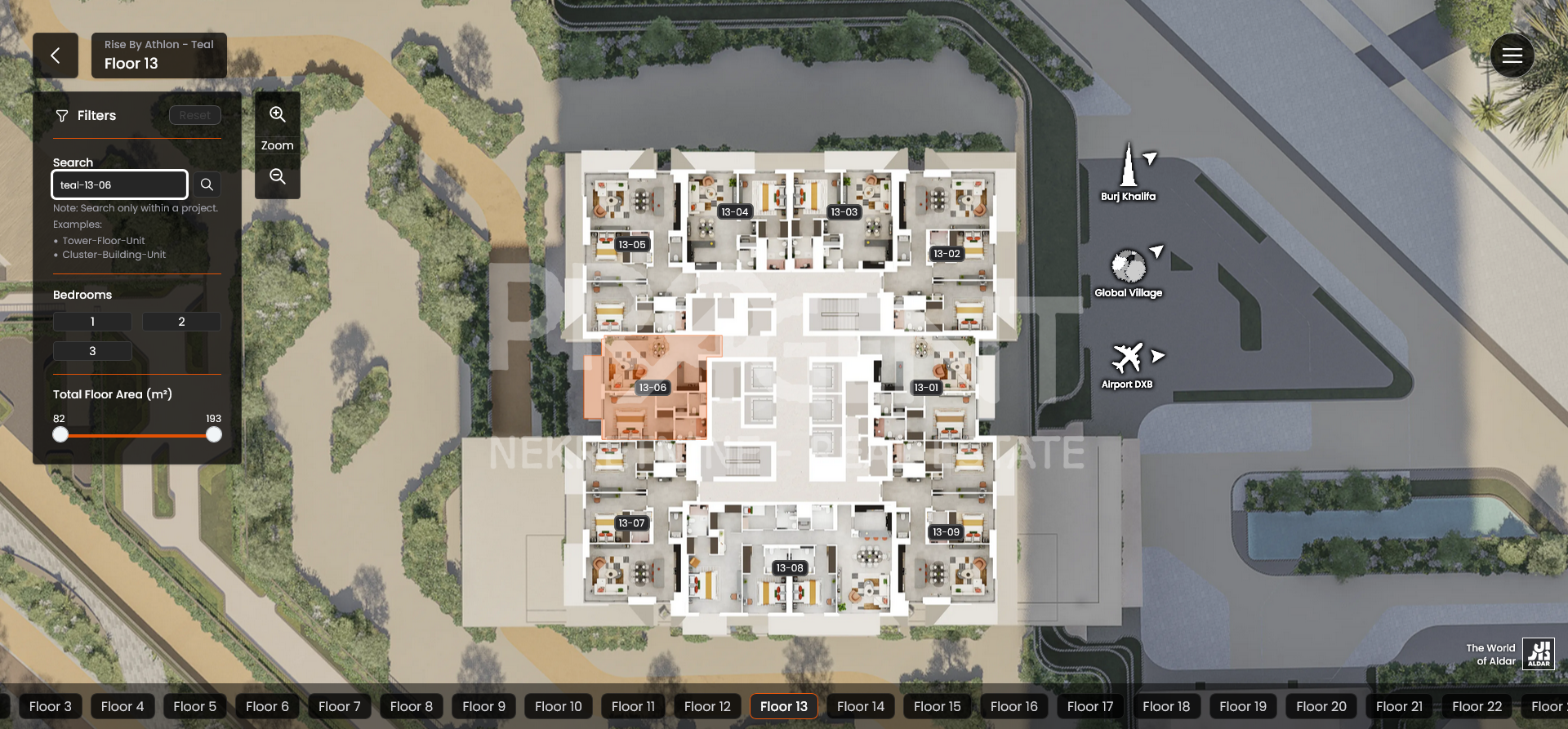Zoom in on the floor plan
This screenshot has height=729, width=1568.
[x=278, y=114]
